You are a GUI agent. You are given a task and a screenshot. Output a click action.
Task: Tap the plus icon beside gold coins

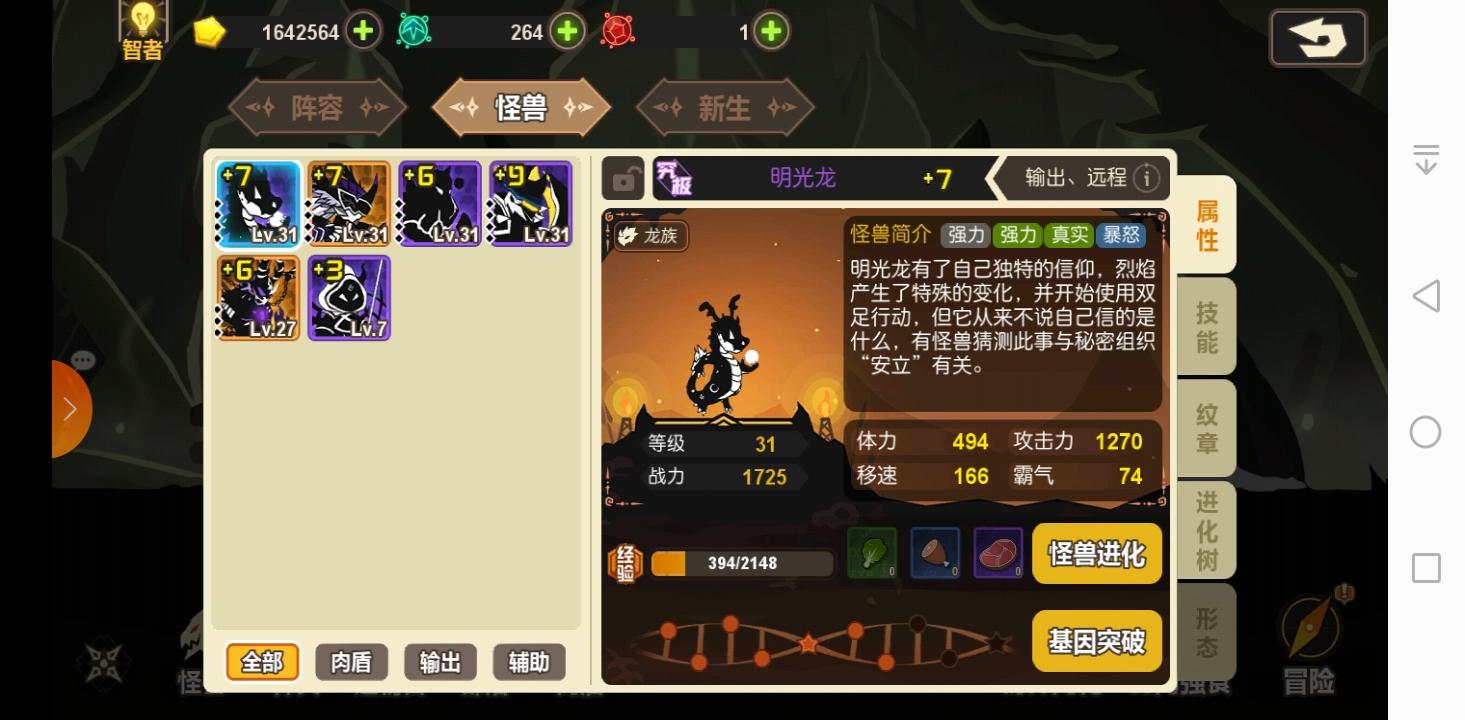[x=363, y=31]
